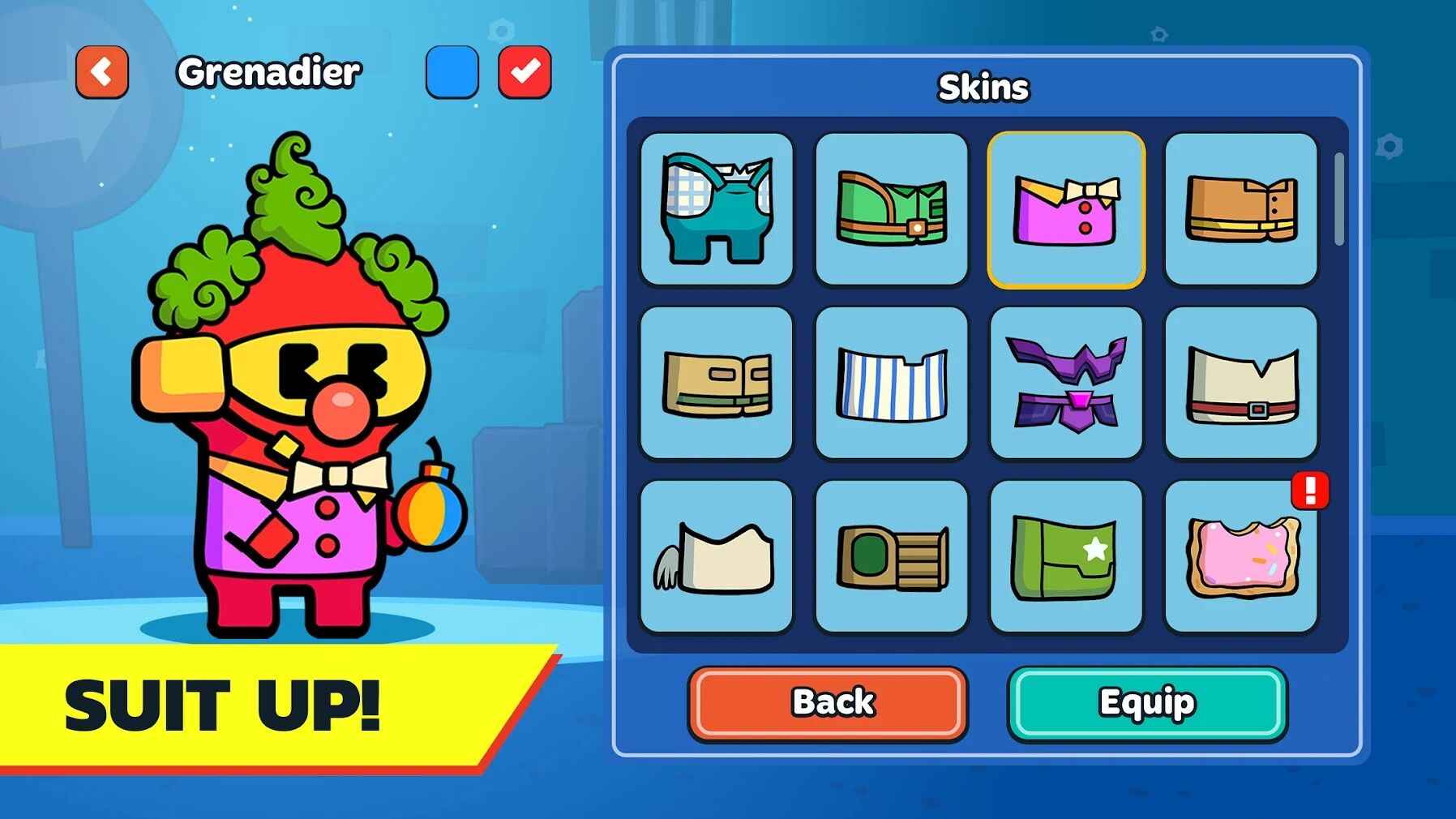Equip the selected skin
Viewport: 1456px width, 819px height.
coord(1147,703)
